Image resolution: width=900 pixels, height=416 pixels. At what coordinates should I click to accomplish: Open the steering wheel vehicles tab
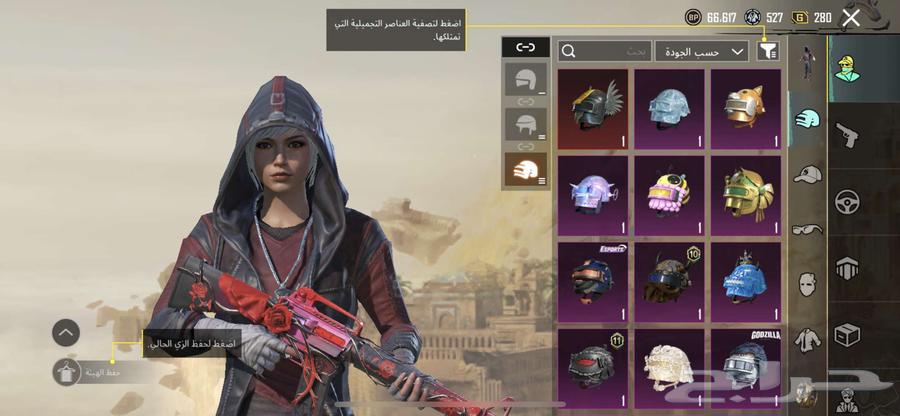pyautogui.click(x=847, y=200)
